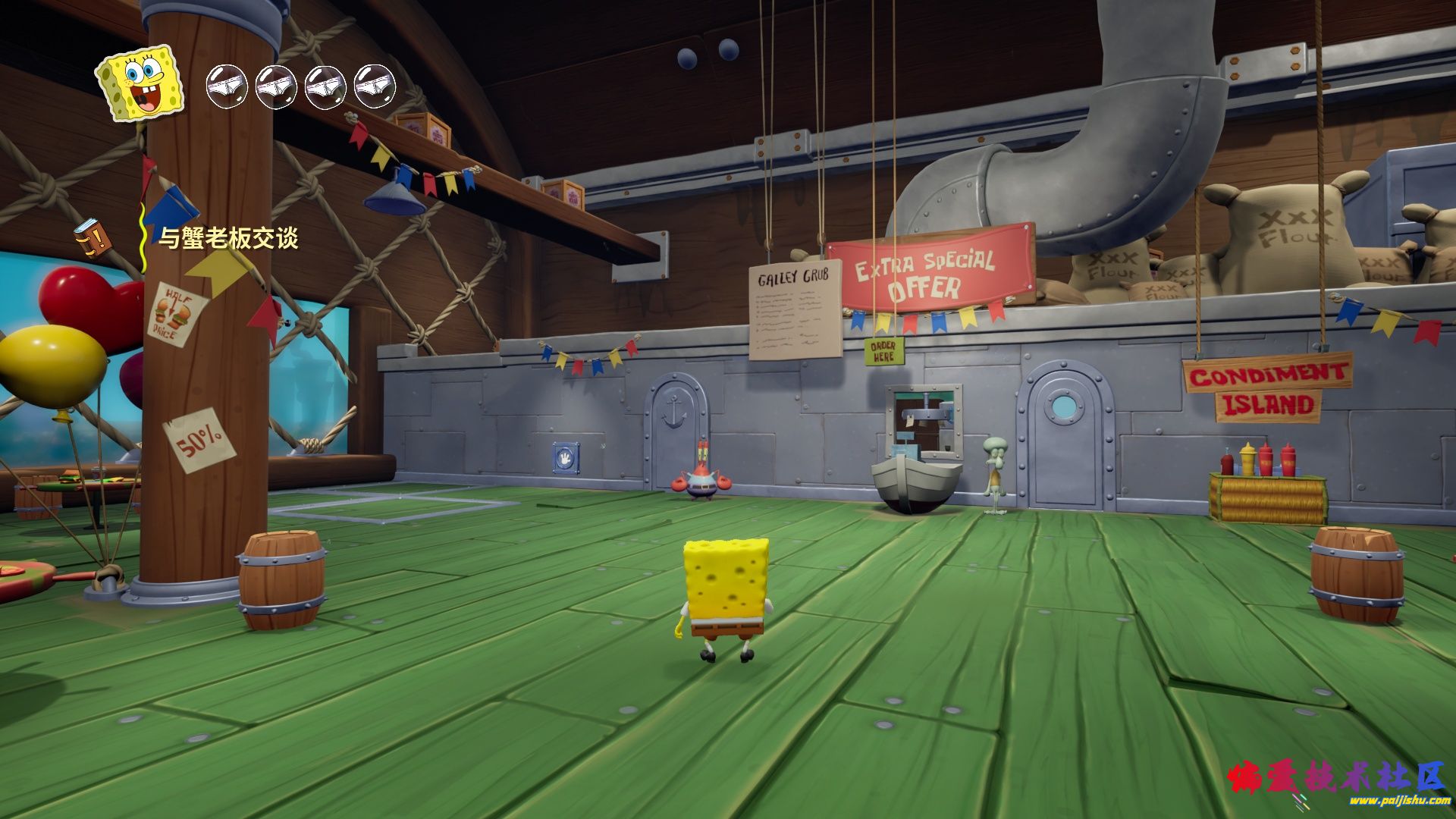Image resolution: width=1456 pixels, height=819 pixels.
Task: Click the SpongeBob character portrait
Action: coord(140,82)
